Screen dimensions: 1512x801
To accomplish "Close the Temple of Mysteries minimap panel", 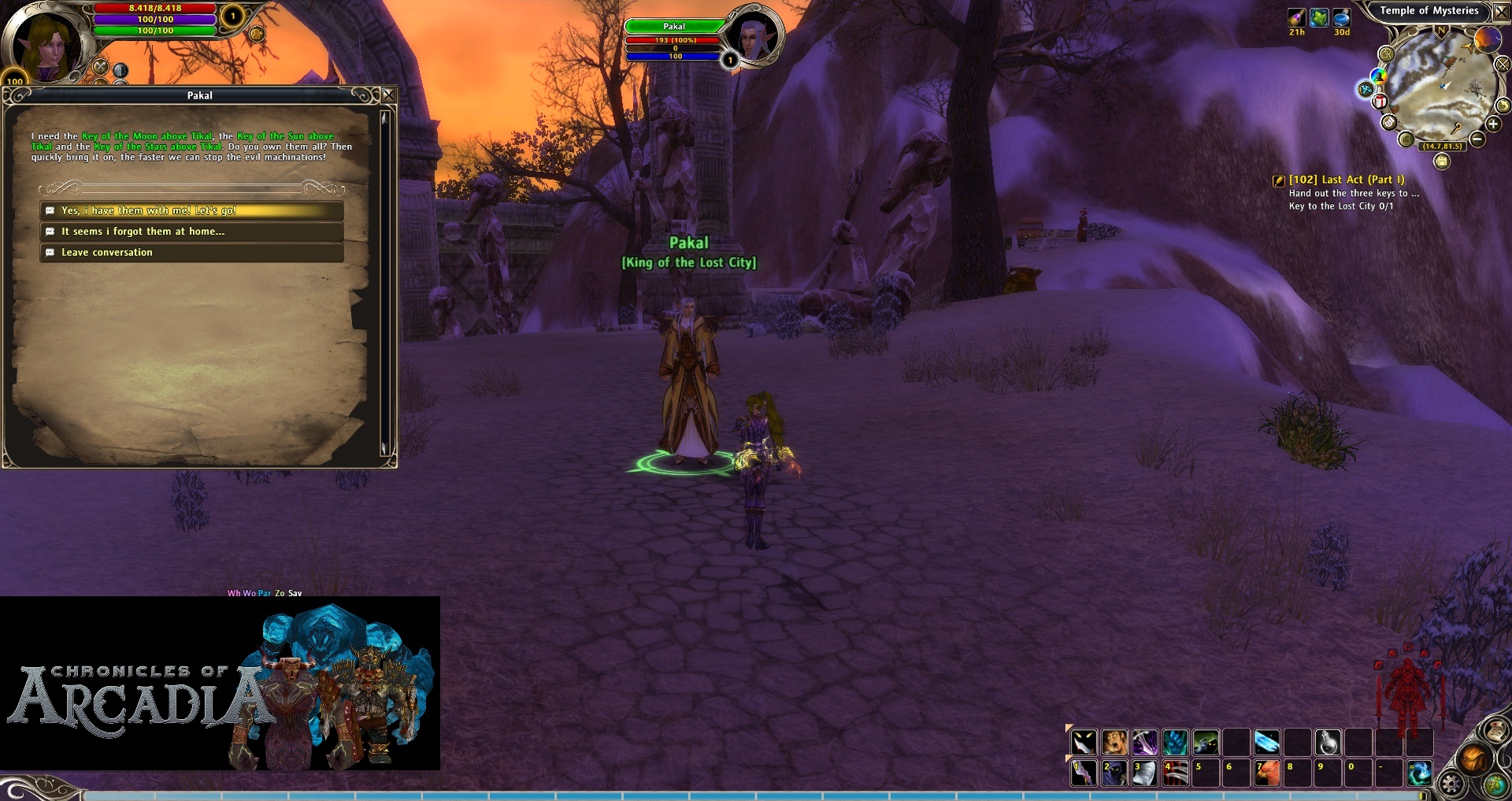I will (x=1501, y=12).
